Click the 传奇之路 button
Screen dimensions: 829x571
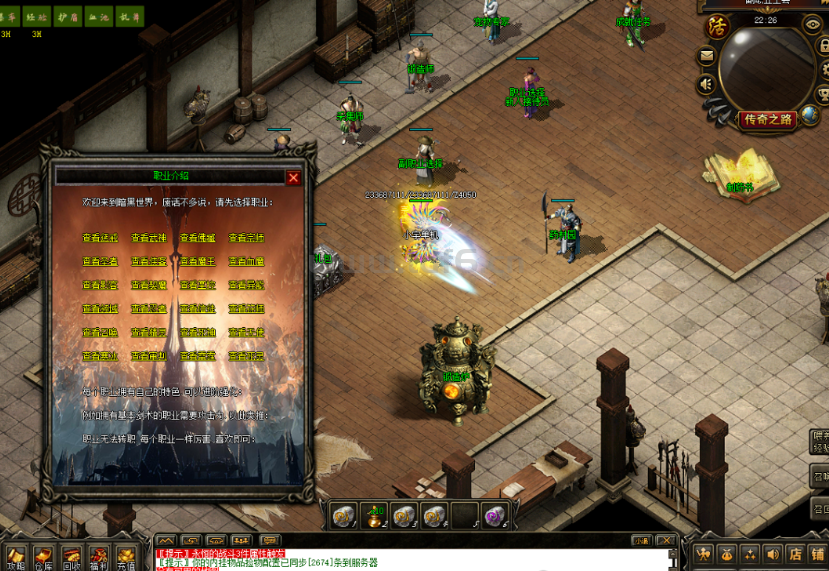coord(768,120)
